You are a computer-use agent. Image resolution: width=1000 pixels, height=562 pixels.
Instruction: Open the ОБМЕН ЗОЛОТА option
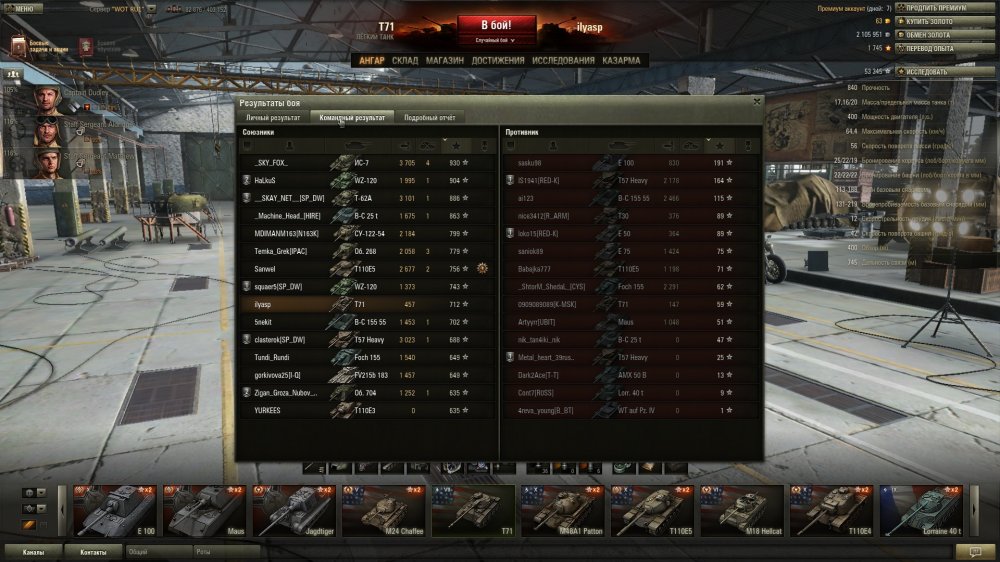pos(936,34)
